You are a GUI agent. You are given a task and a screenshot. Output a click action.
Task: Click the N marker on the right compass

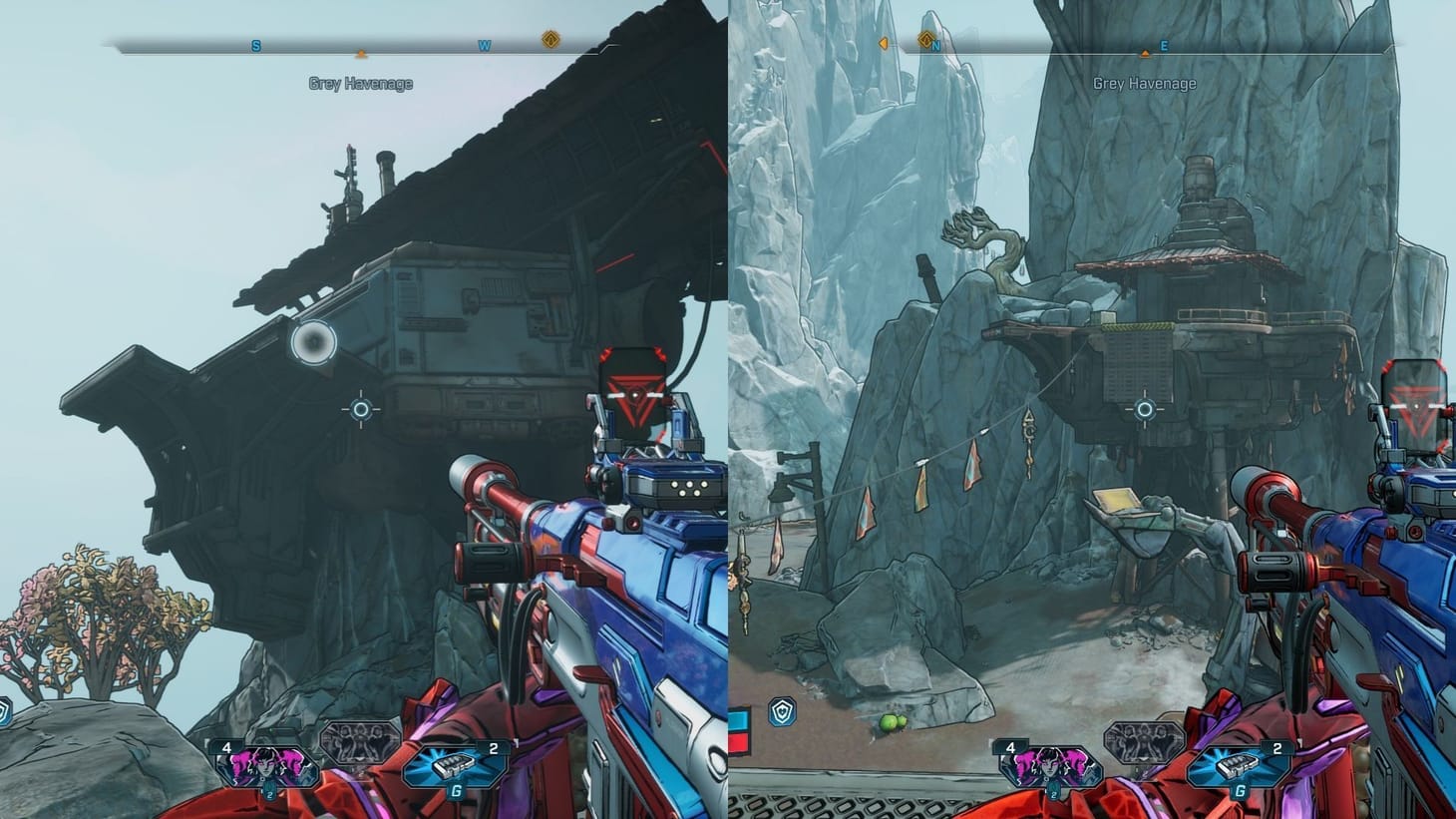(935, 45)
